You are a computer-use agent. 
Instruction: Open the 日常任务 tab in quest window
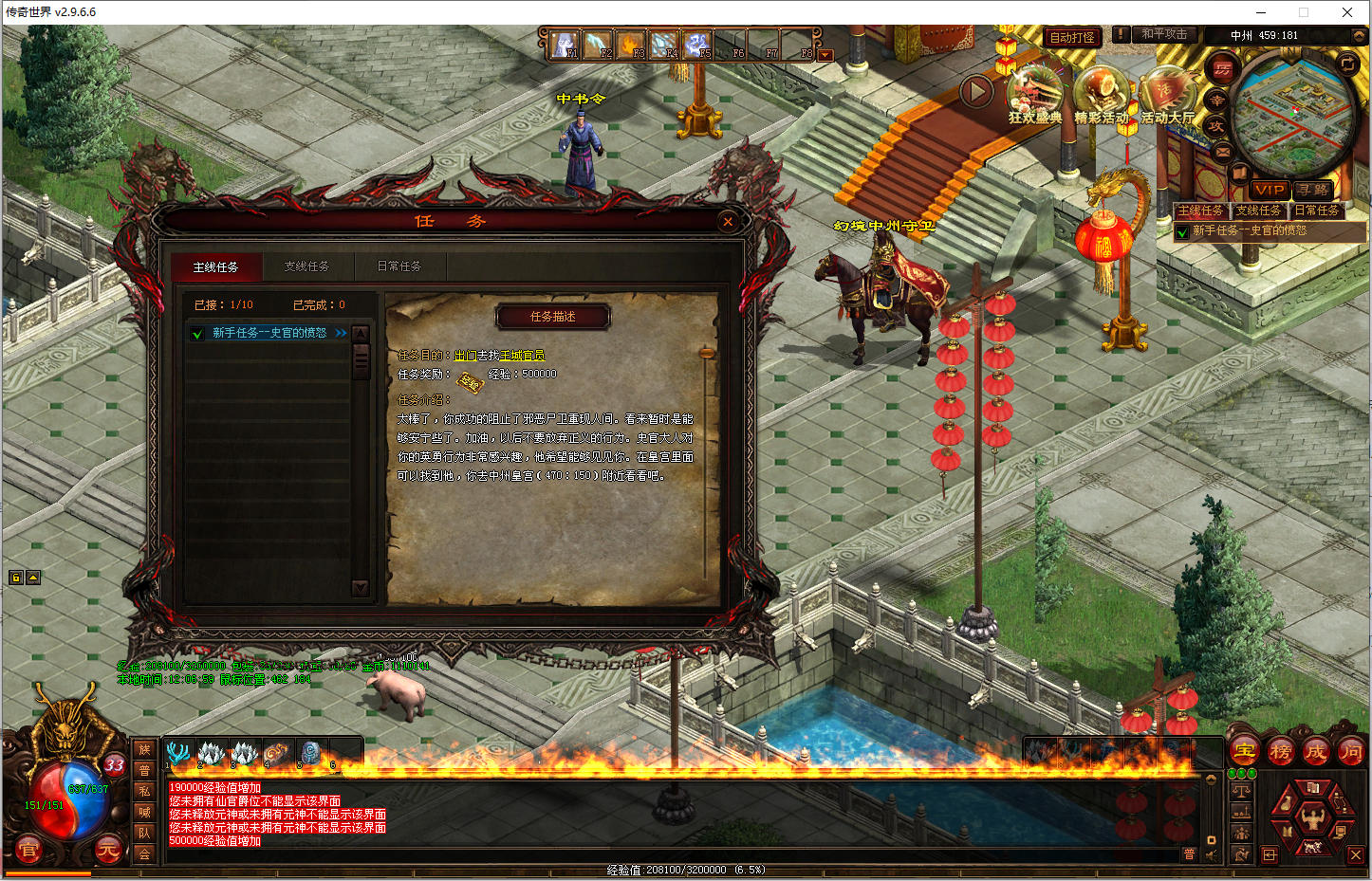399,266
